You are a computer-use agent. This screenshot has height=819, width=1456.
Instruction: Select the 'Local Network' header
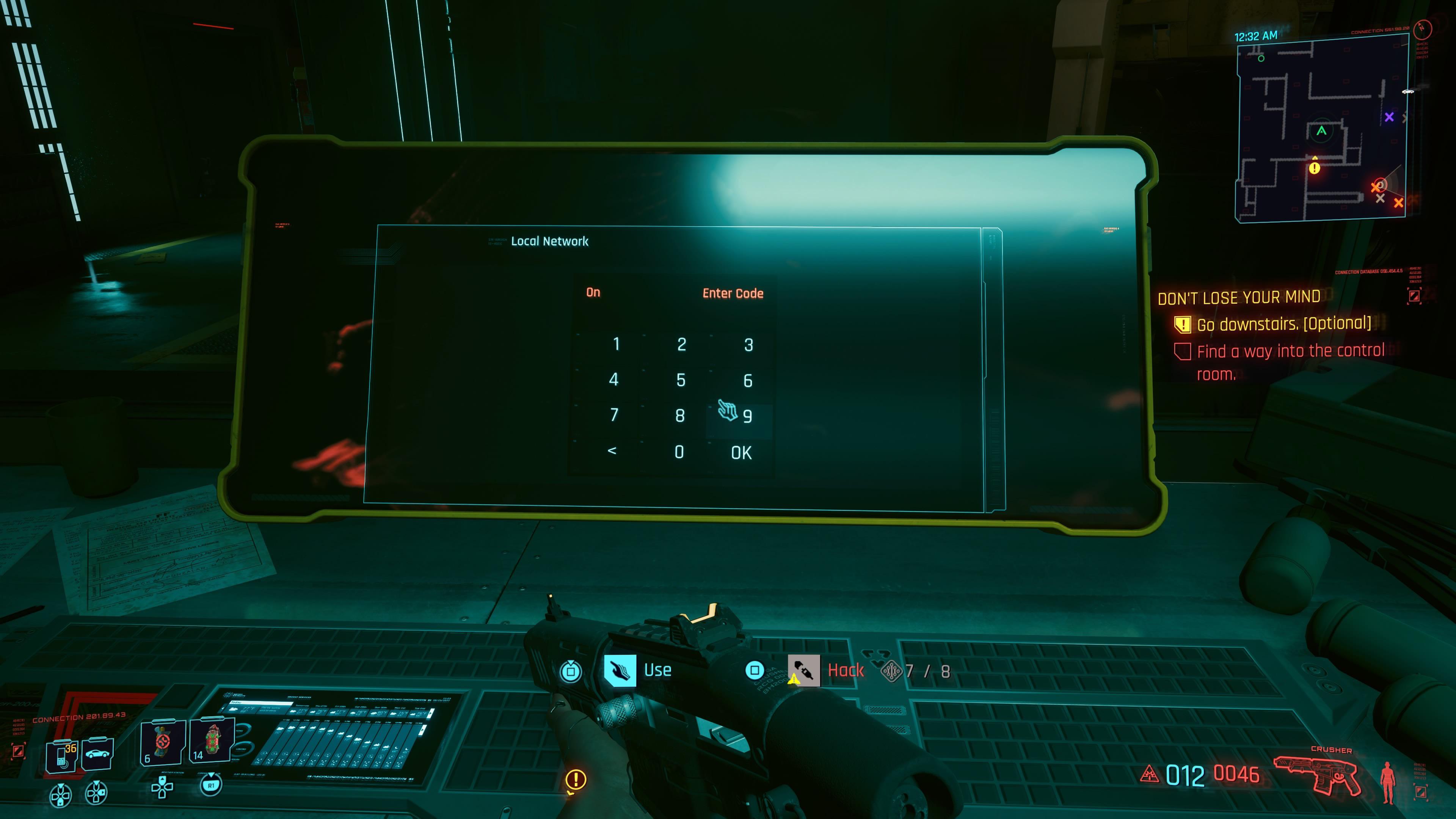[549, 242]
